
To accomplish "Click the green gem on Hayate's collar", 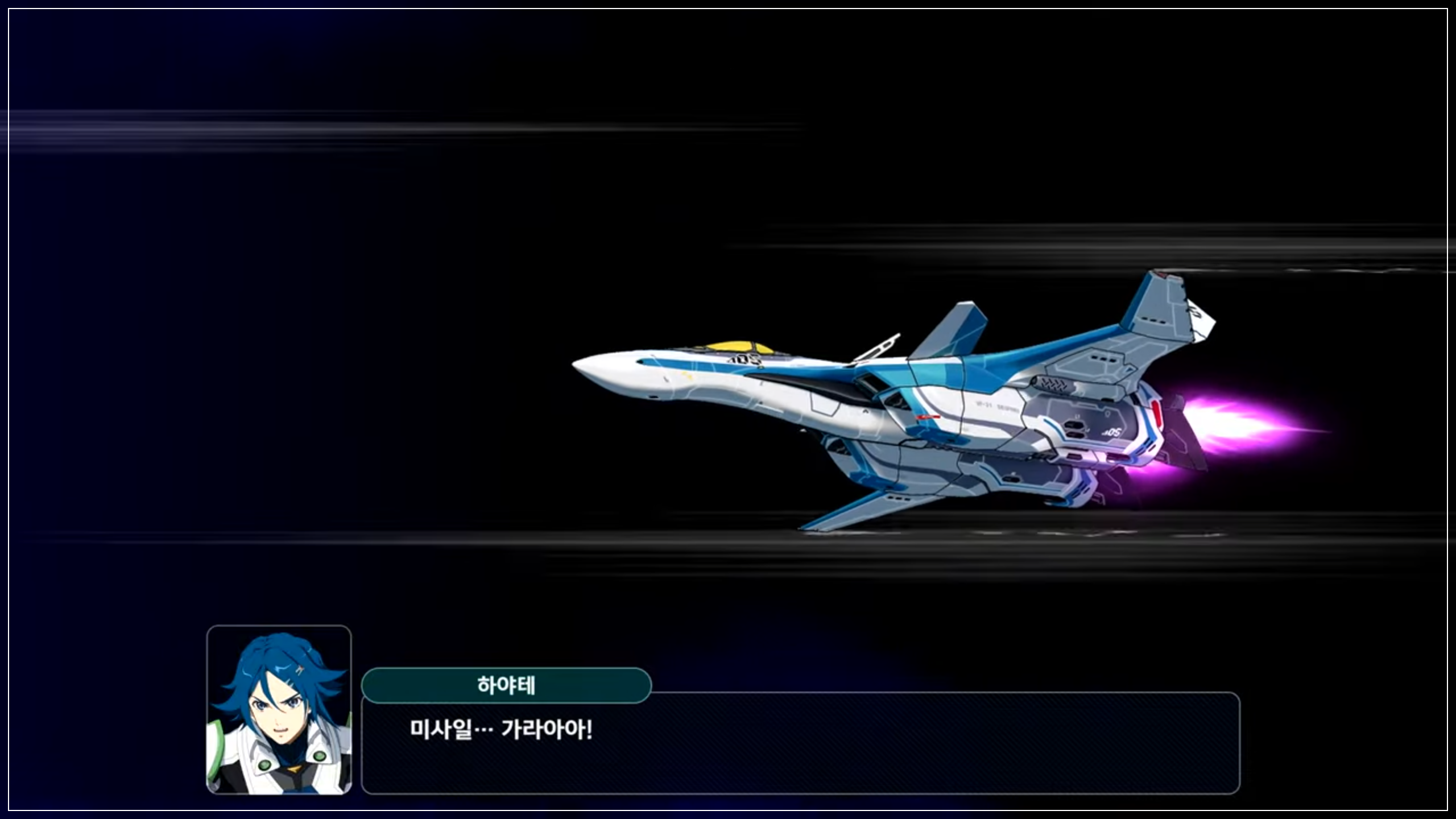I will (x=266, y=767).
